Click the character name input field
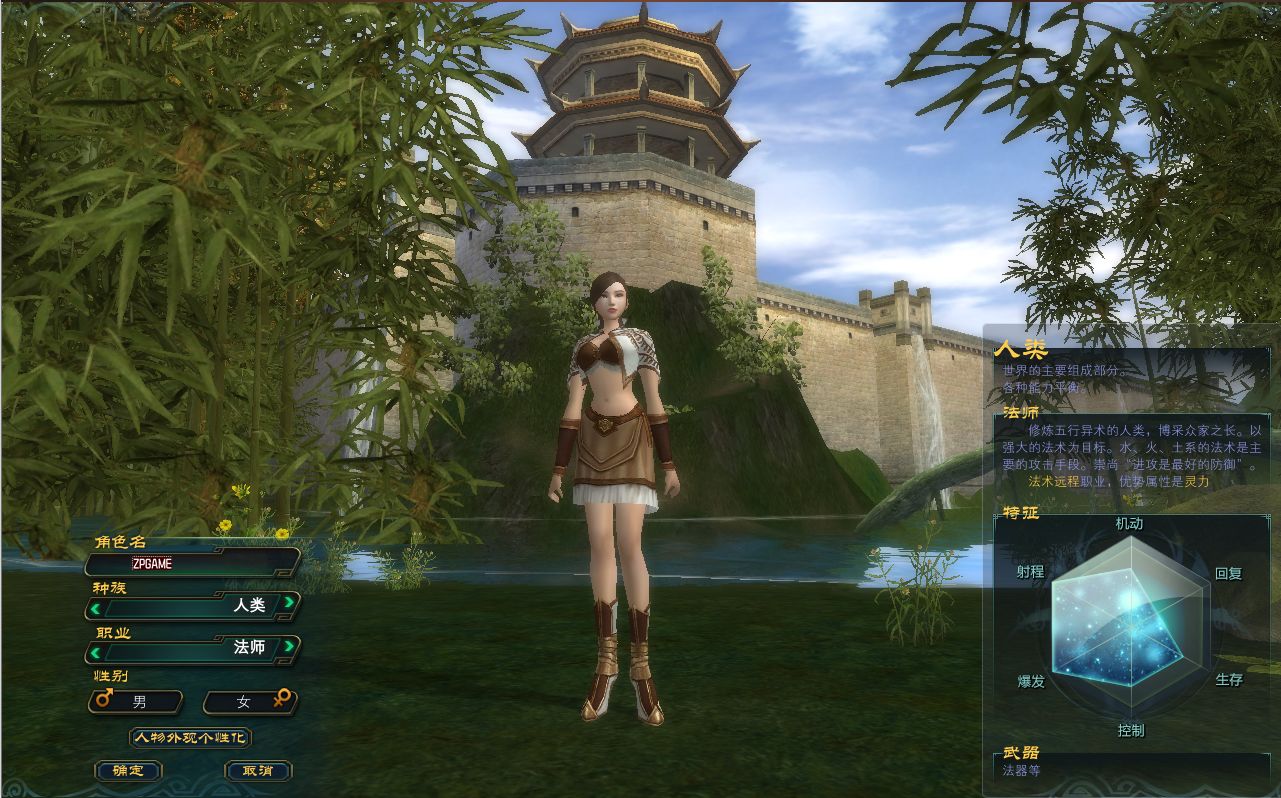The height and width of the screenshot is (798, 1281). (195, 563)
